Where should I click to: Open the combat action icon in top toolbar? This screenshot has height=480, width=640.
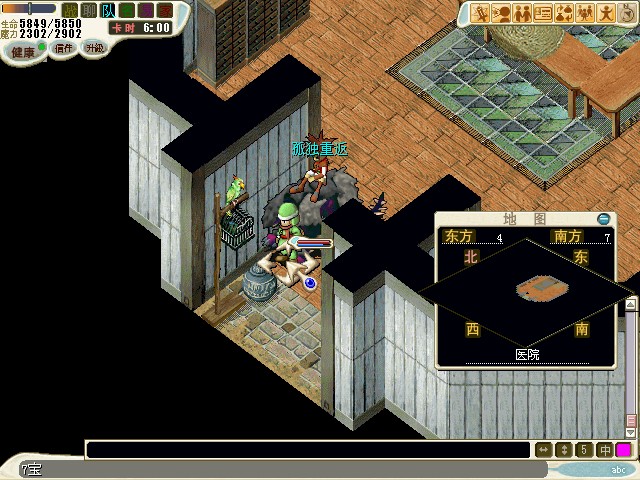480,13
